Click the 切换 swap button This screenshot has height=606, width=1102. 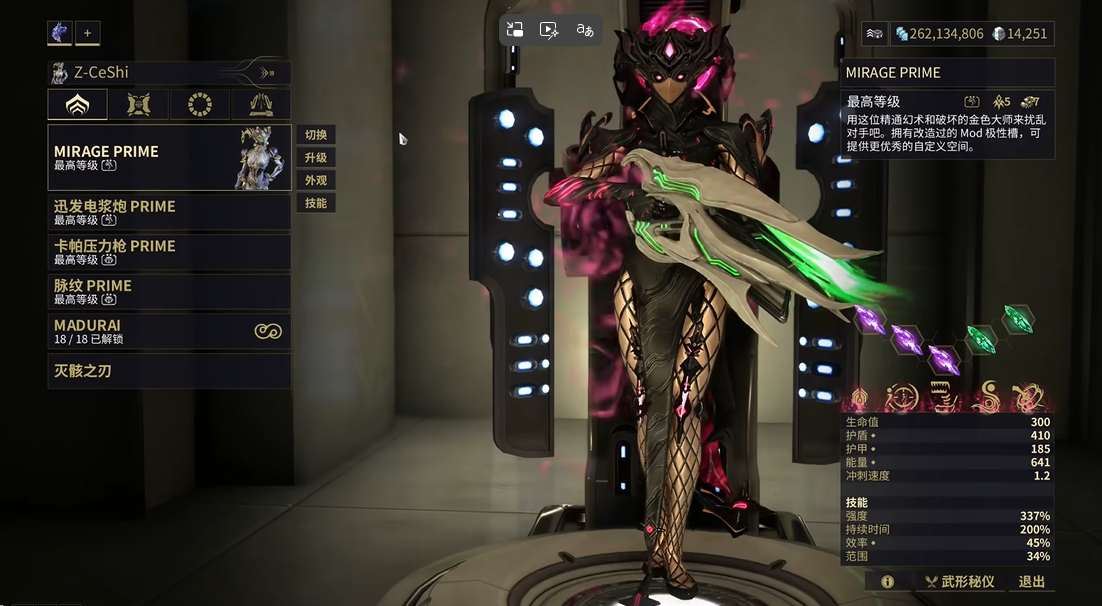pos(316,135)
